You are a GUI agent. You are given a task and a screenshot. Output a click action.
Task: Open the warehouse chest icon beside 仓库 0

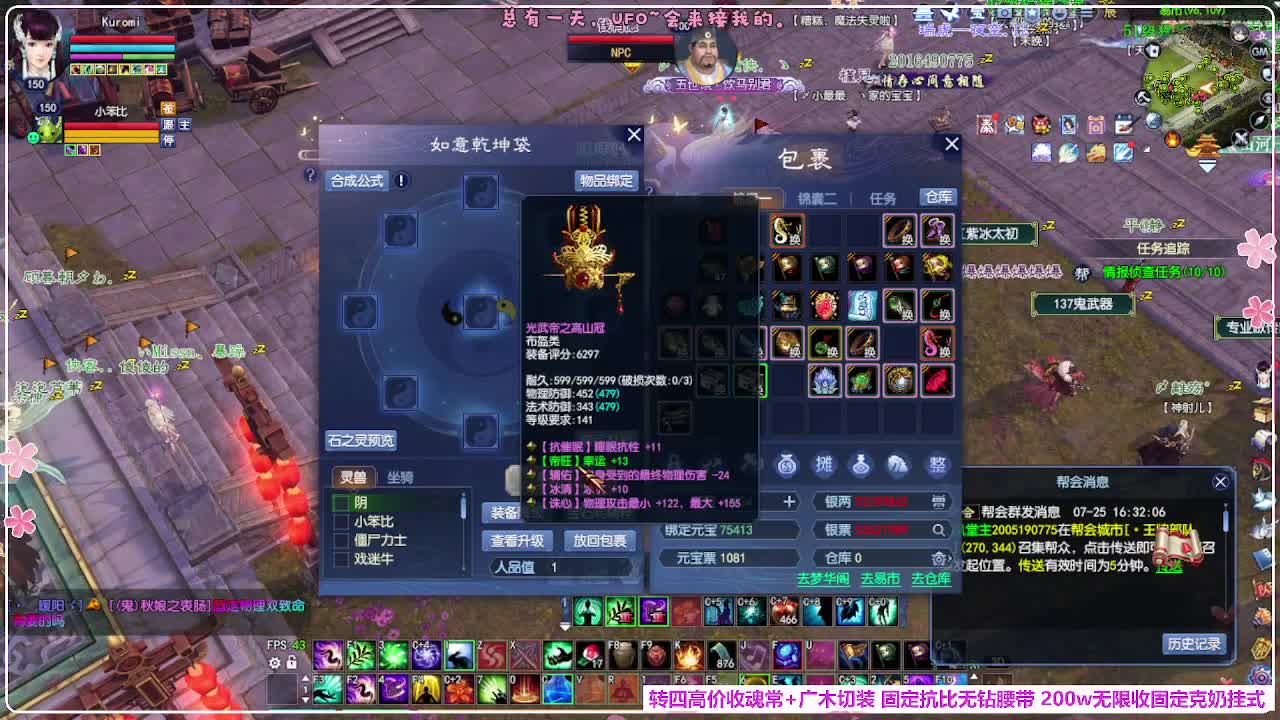pos(939,557)
